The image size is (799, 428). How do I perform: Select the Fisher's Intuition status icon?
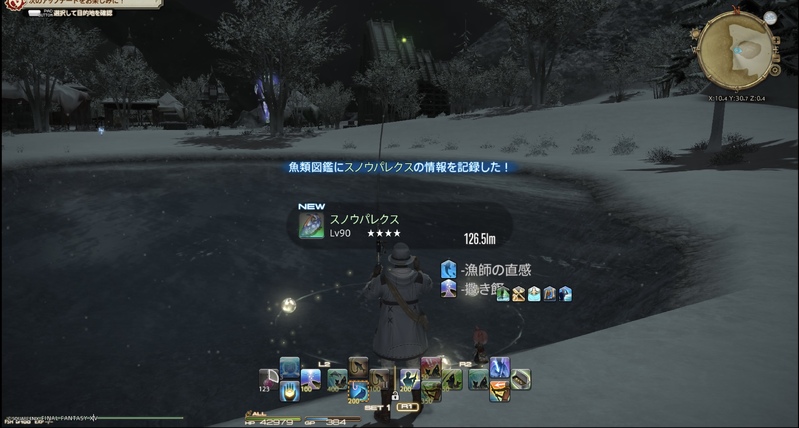(x=448, y=269)
